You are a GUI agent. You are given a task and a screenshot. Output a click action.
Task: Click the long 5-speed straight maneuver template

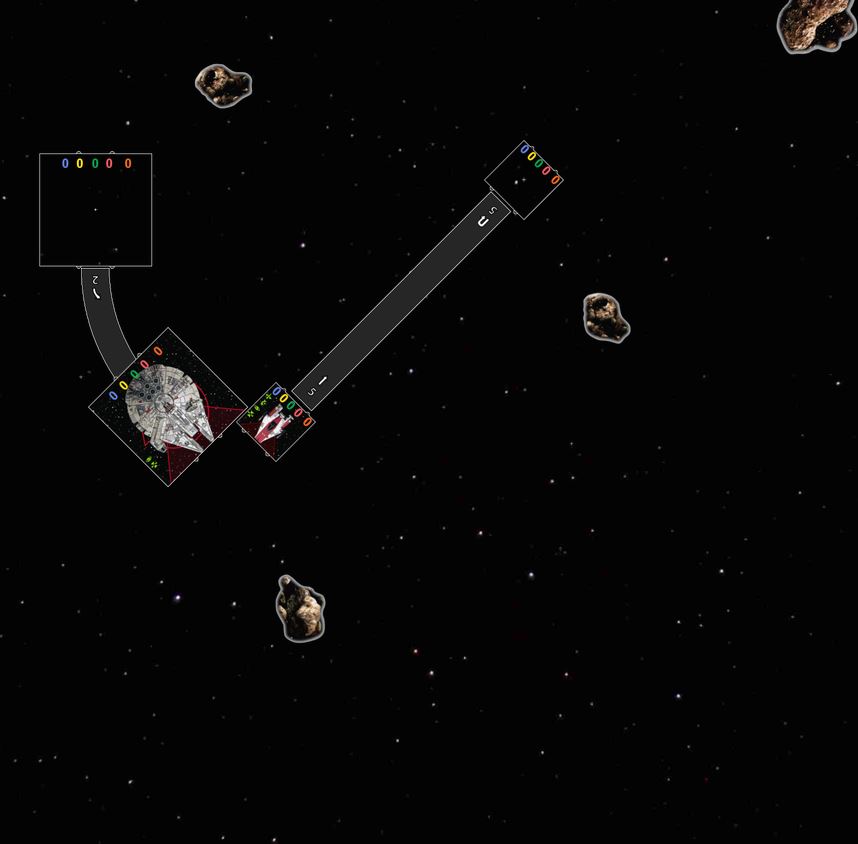pos(400,301)
